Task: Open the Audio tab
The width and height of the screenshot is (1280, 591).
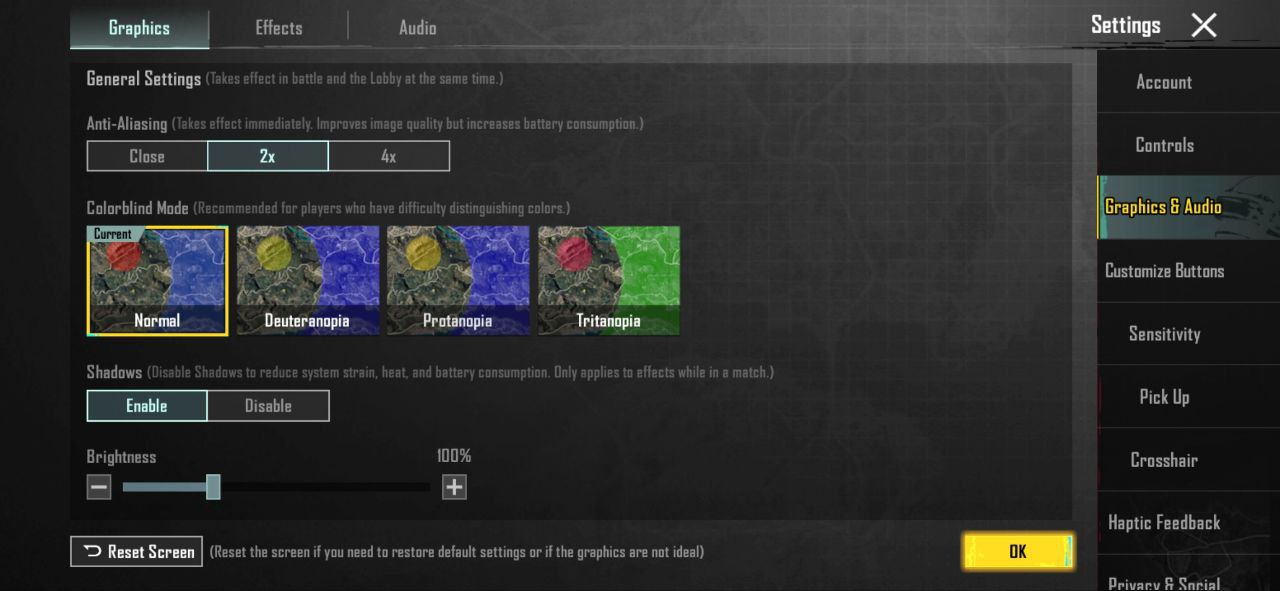Action: [417, 28]
